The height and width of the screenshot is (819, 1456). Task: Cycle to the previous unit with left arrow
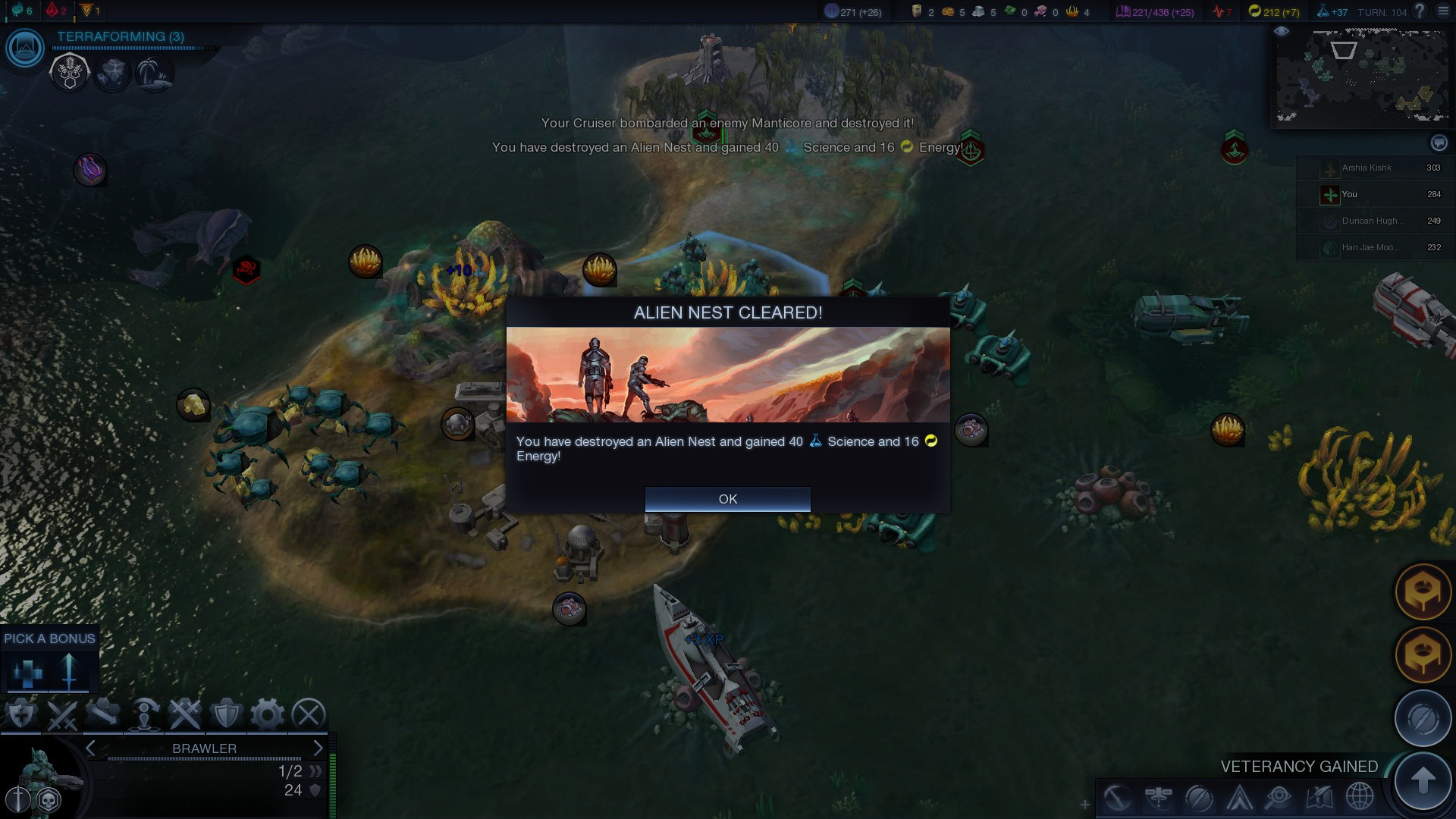(x=91, y=748)
